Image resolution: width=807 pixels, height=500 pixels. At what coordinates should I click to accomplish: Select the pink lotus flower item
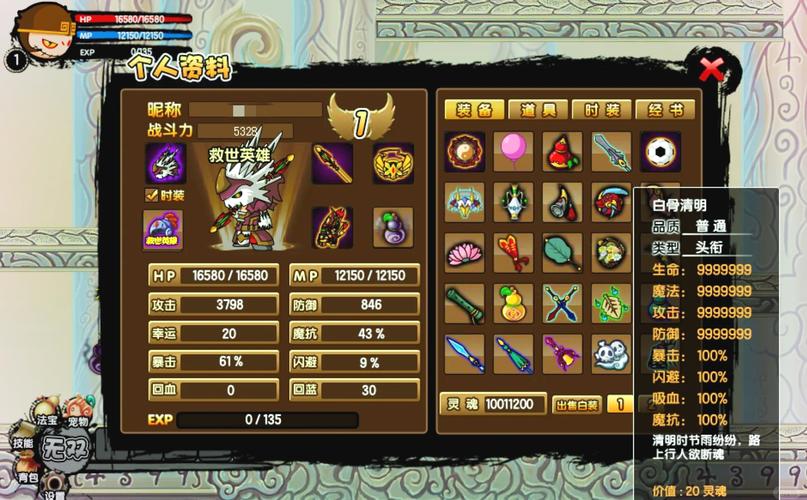(x=465, y=253)
